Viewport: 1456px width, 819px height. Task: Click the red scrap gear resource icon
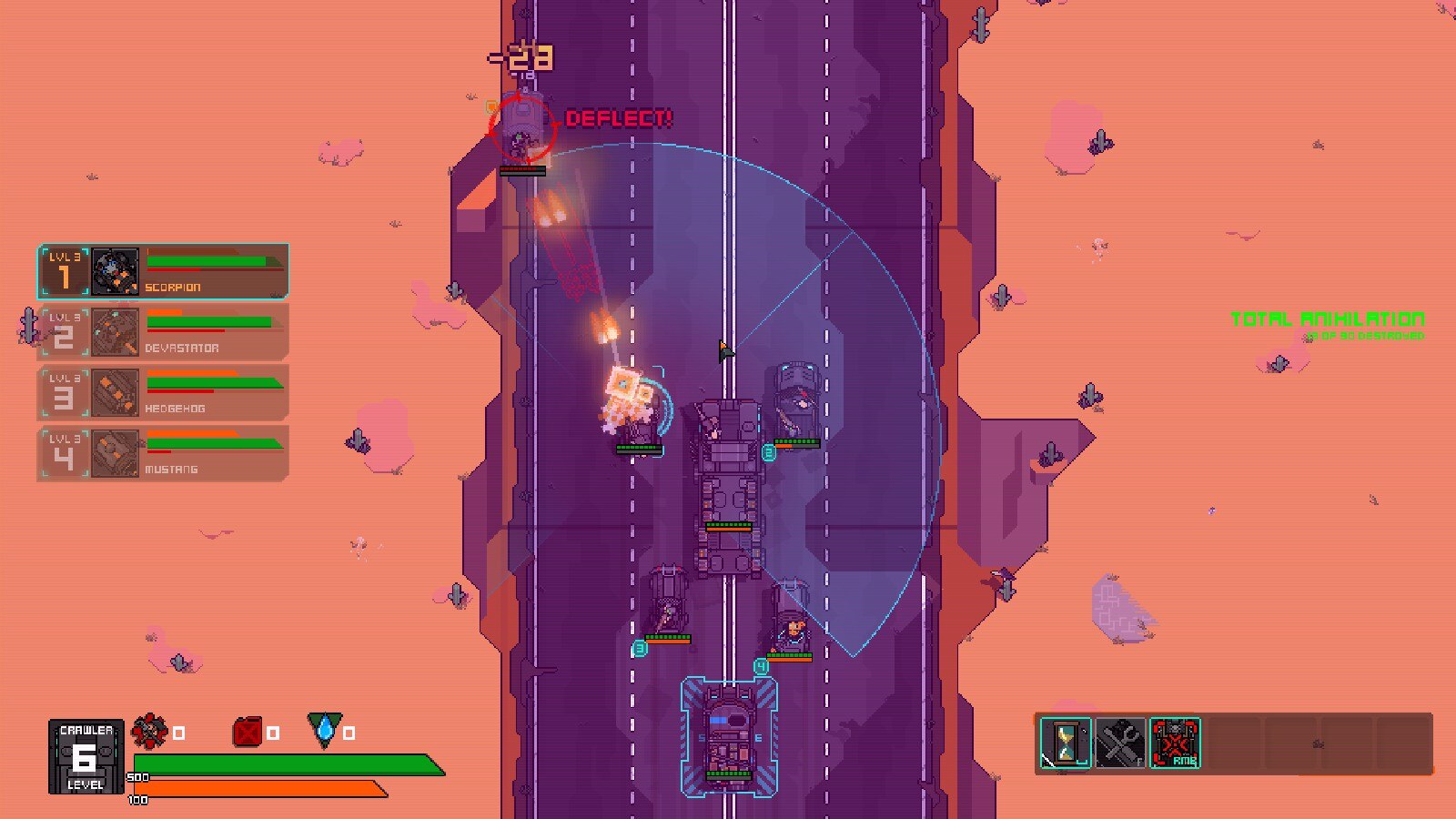point(150,731)
